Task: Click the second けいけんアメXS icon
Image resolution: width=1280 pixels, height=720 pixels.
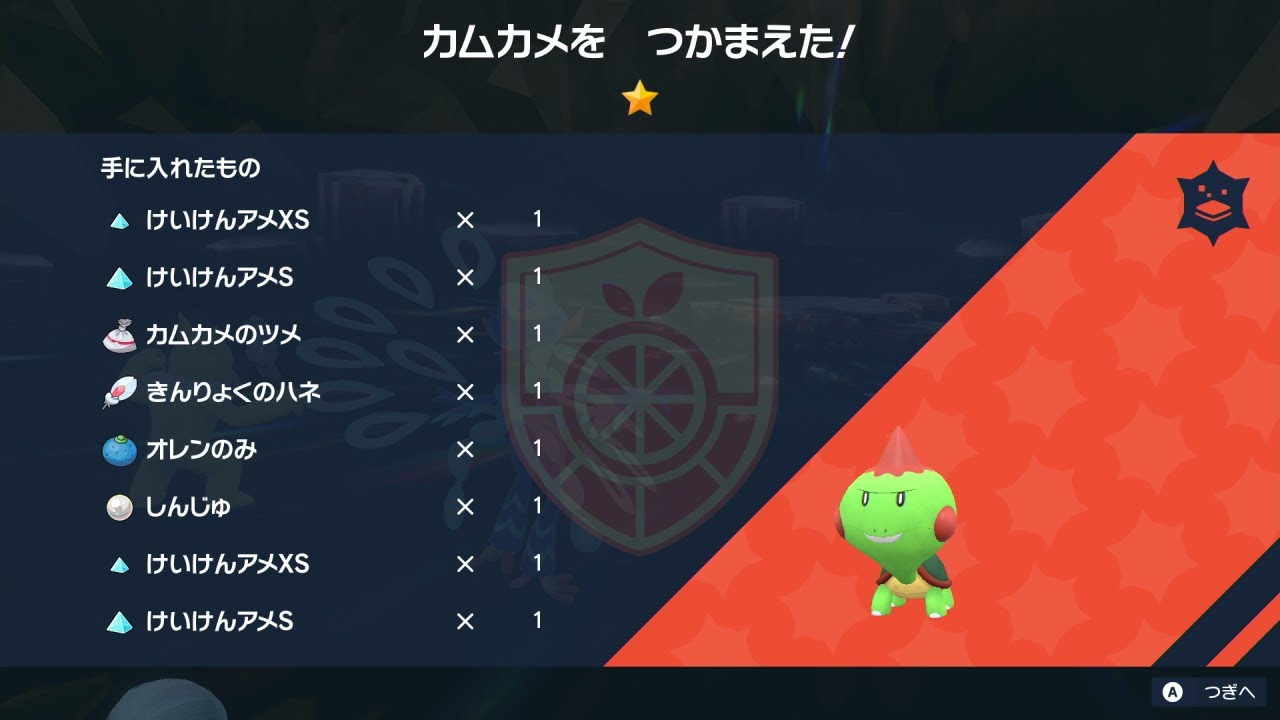Action: 118,564
